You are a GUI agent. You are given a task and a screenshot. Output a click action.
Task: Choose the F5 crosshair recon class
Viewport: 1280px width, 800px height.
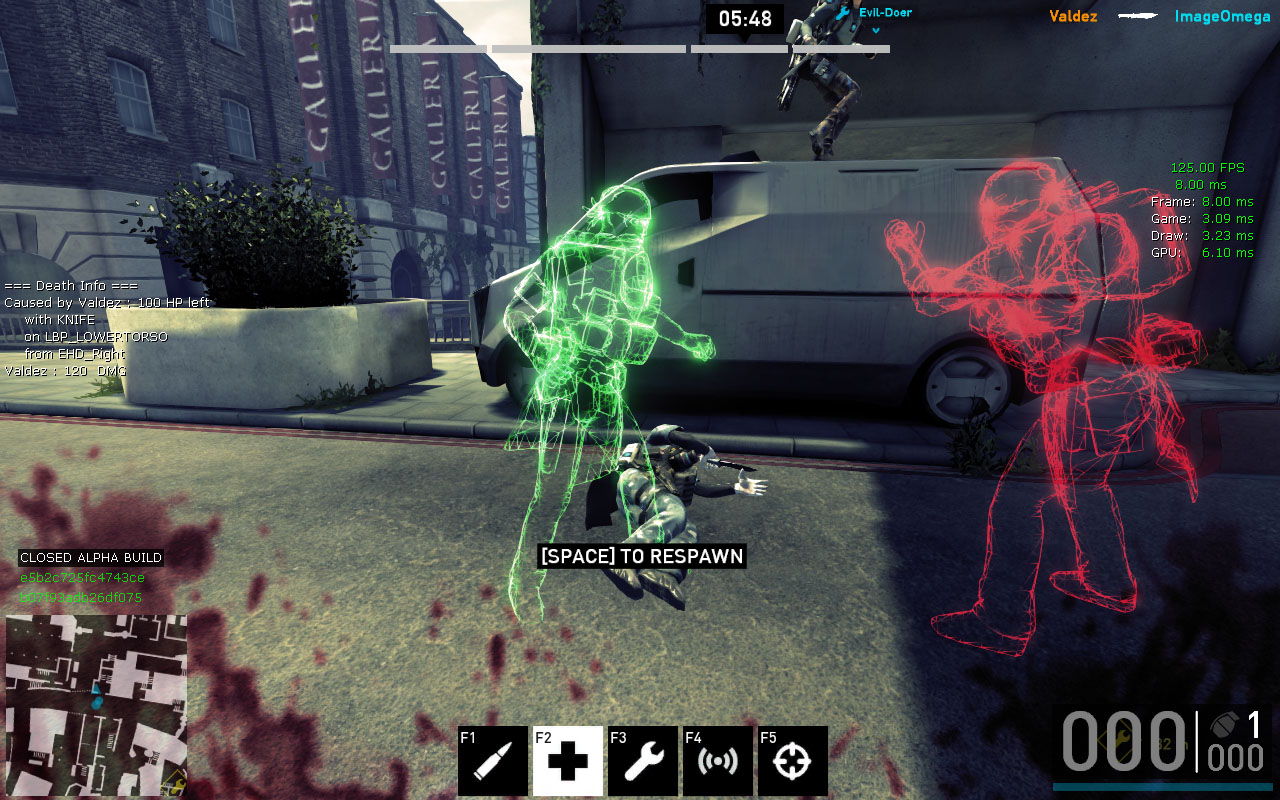click(793, 761)
